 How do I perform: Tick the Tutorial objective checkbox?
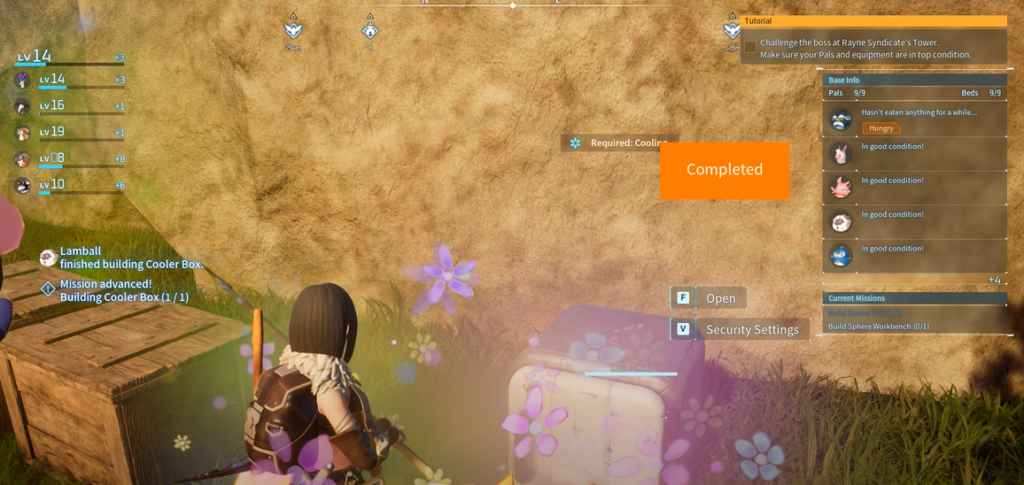click(x=750, y=47)
